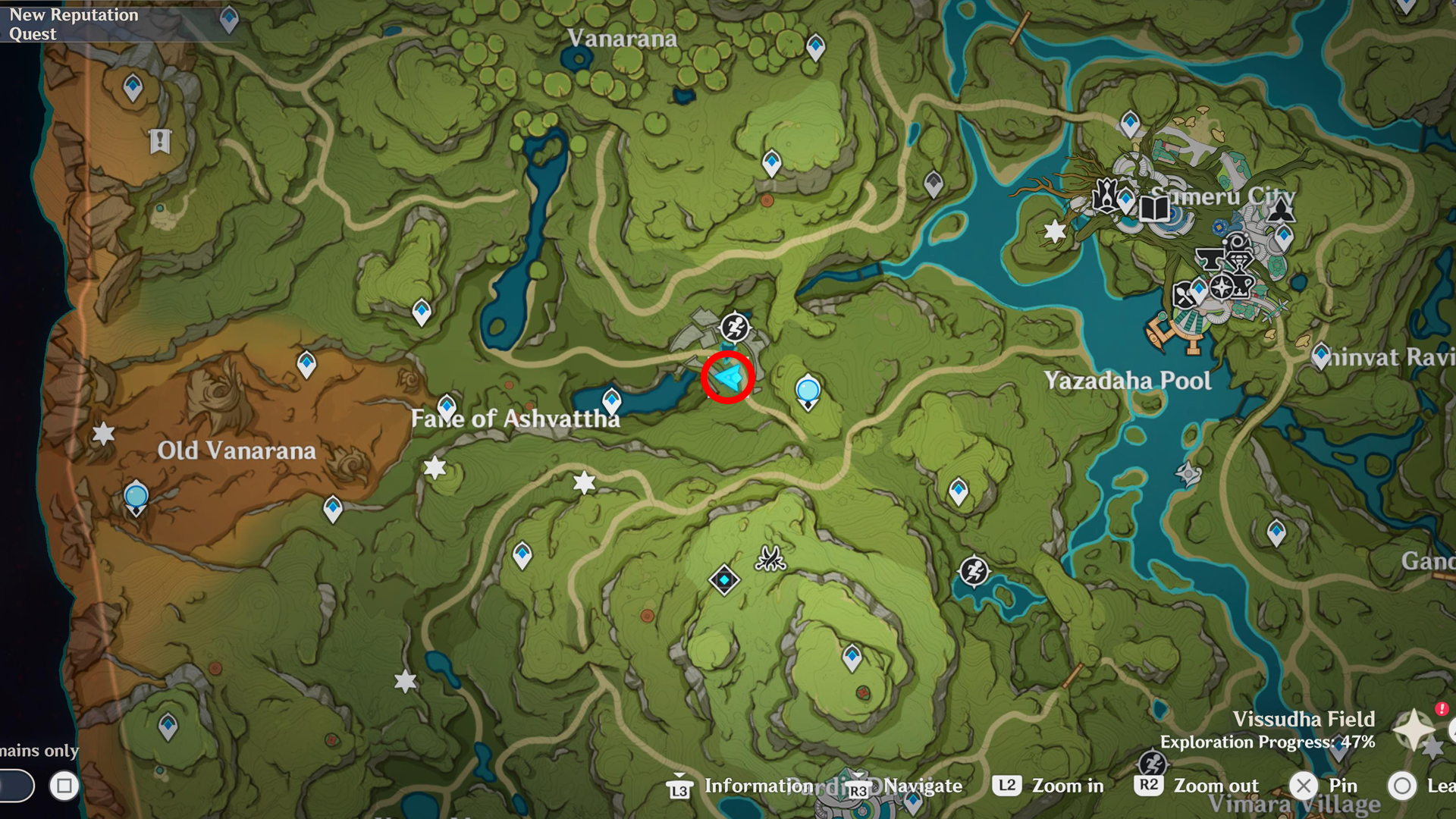Select the compass-star guild icon in Sumeru City
1456x819 pixels.
(x=1221, y=288)
